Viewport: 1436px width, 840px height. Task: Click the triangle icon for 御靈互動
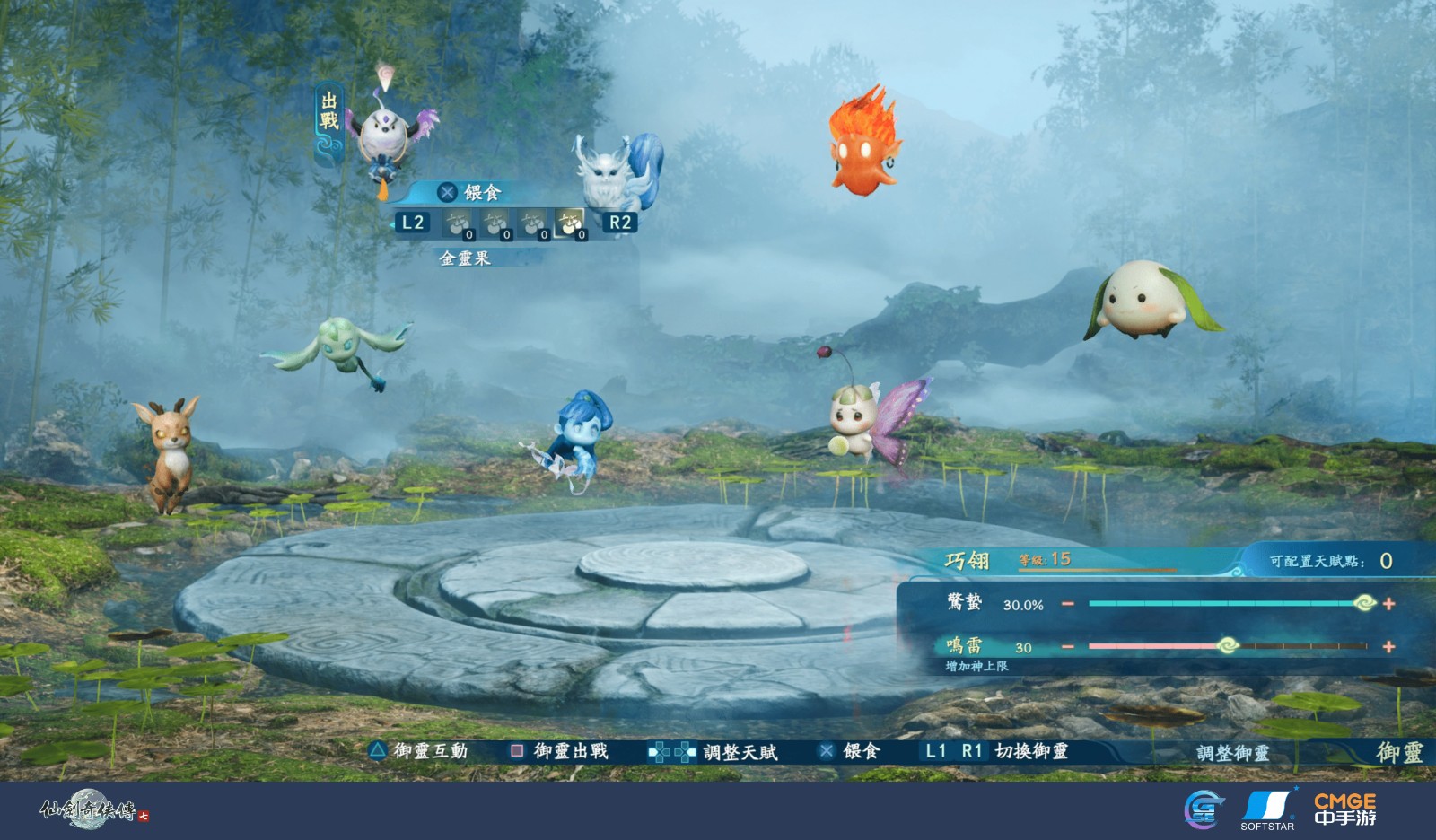pyautogui.click(x=377, y=753)
